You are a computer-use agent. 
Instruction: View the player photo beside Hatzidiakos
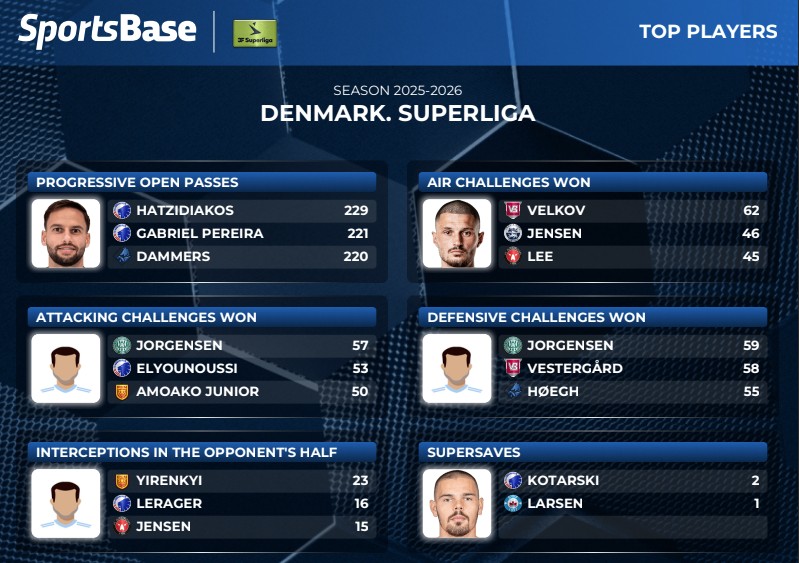tap(66, 233)
